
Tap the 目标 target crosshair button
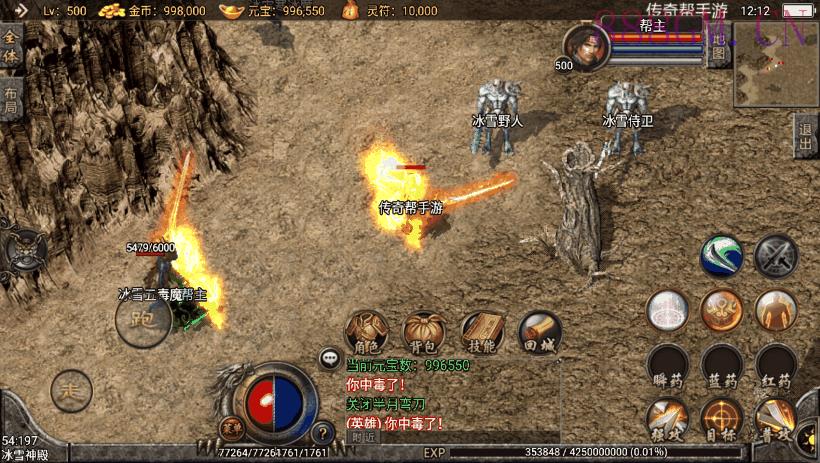click(x=721, y=418)
